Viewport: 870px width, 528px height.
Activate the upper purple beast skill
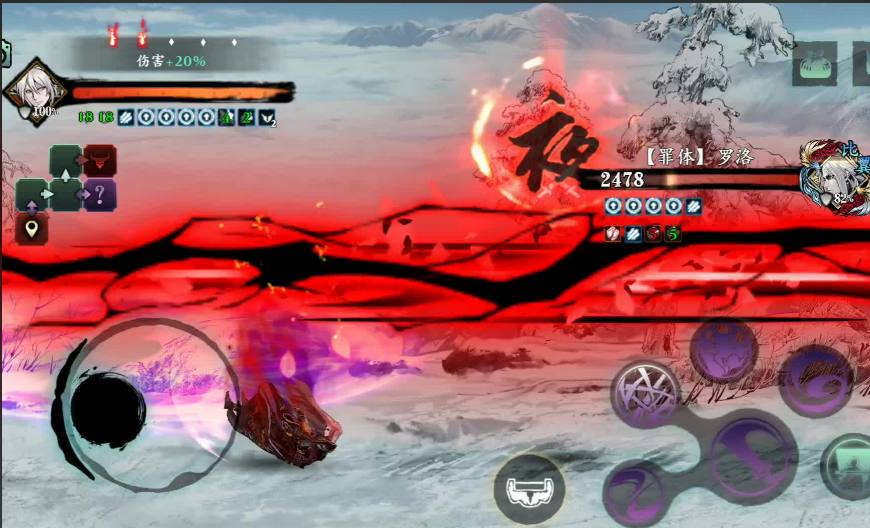(723, 351)
